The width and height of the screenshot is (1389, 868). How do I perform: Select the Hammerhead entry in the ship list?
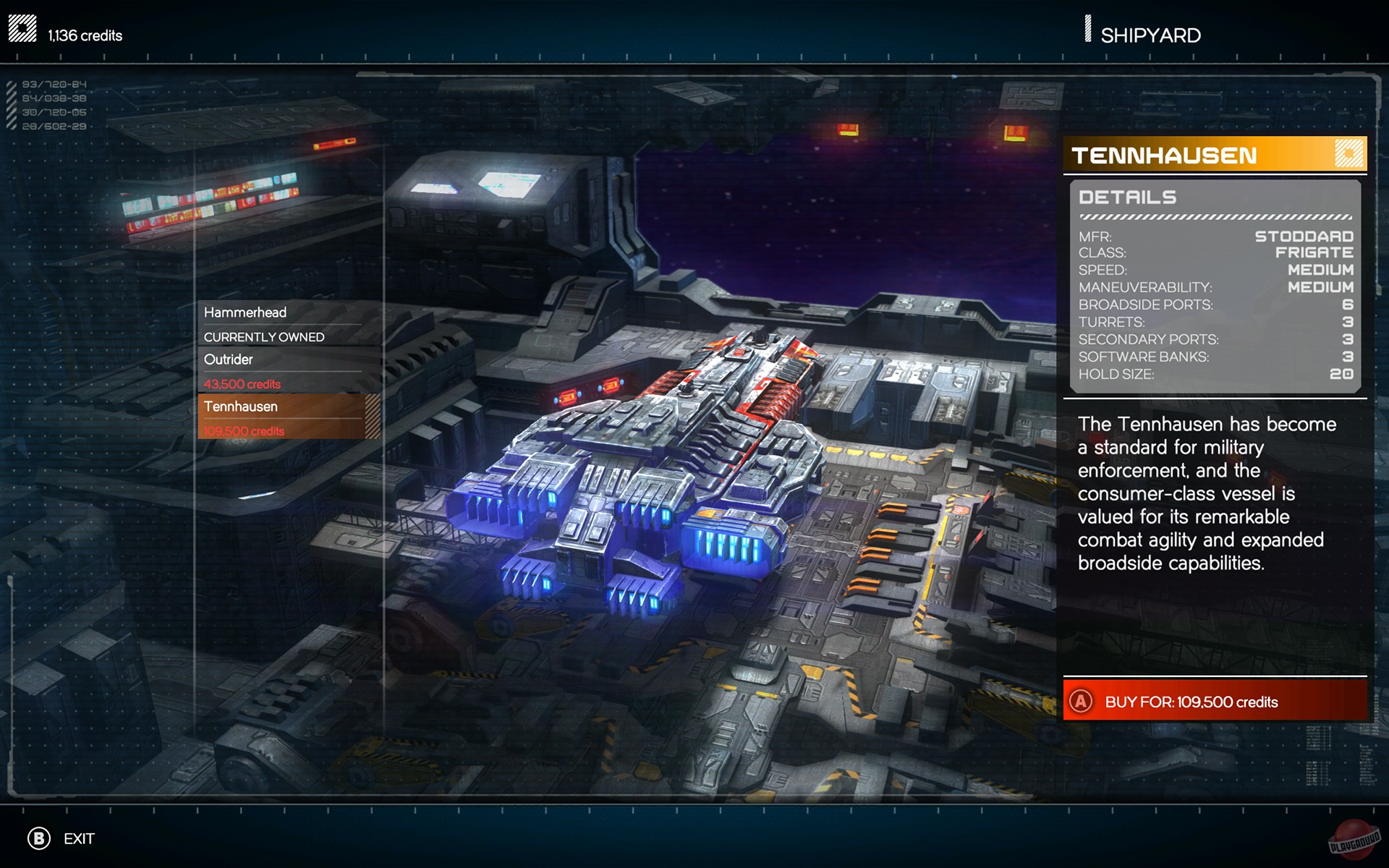[246, 312]
